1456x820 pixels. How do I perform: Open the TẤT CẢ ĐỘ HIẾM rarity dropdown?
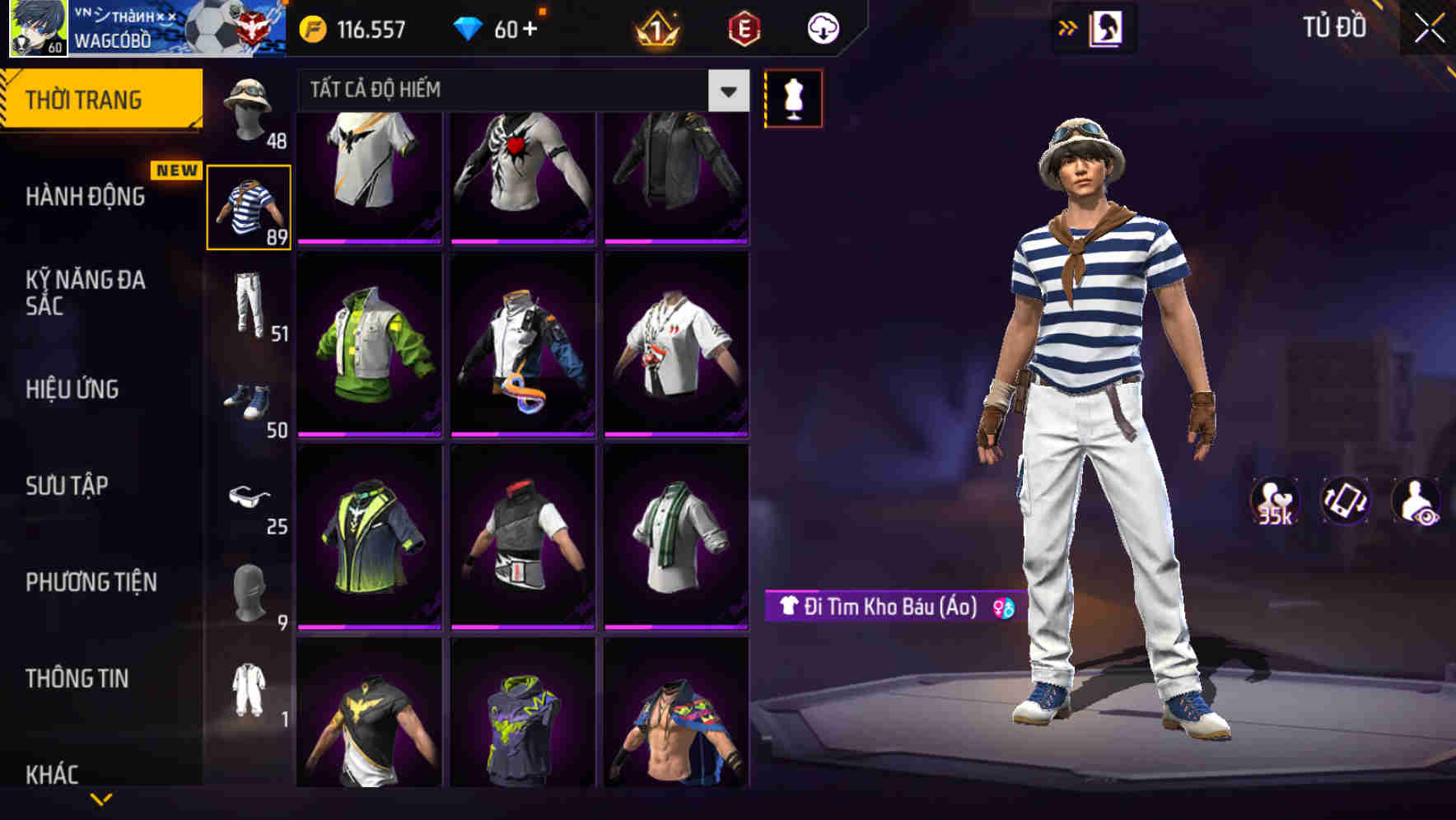(519, 90)
